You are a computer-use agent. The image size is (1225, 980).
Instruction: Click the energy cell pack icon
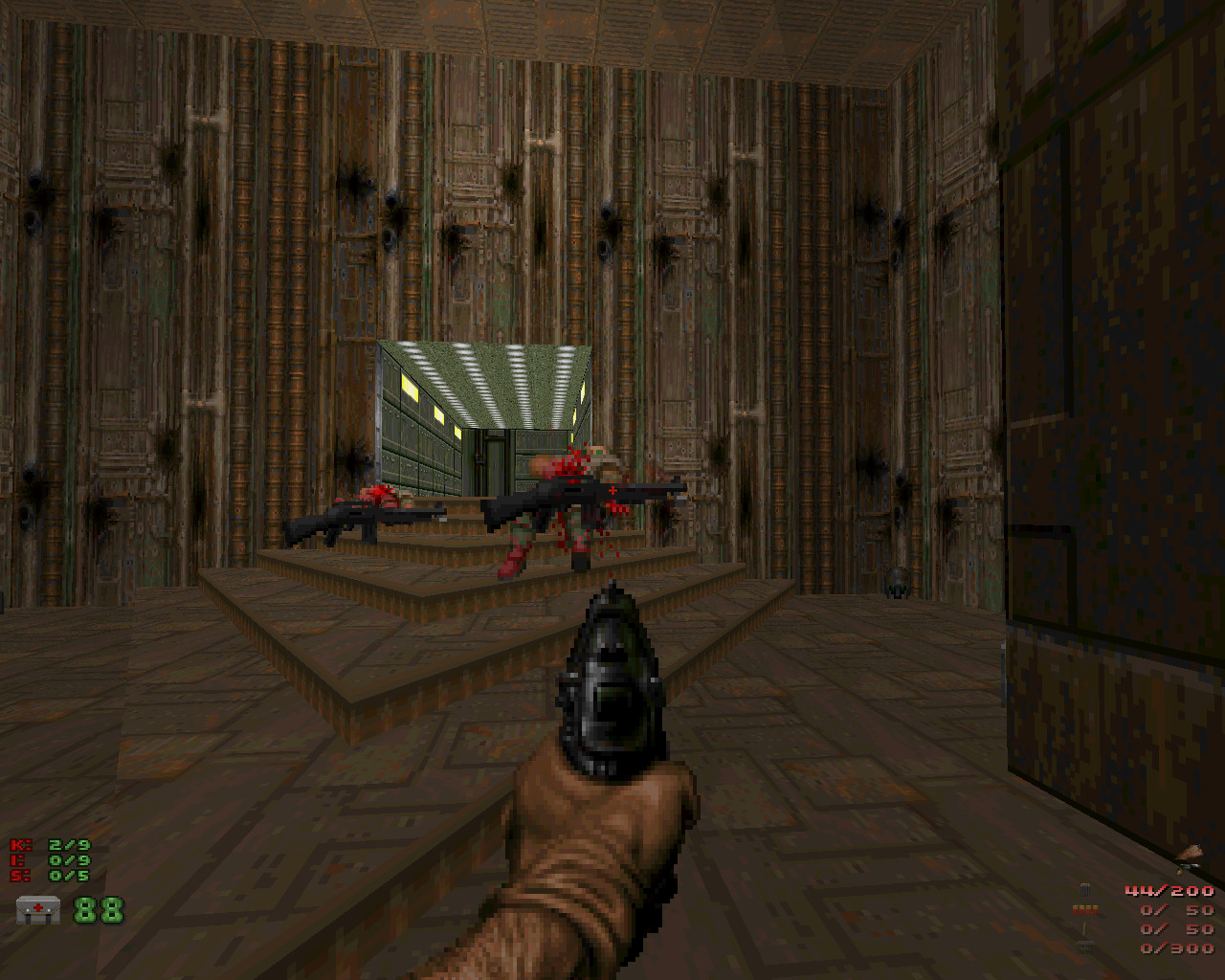pos(1085,947)
